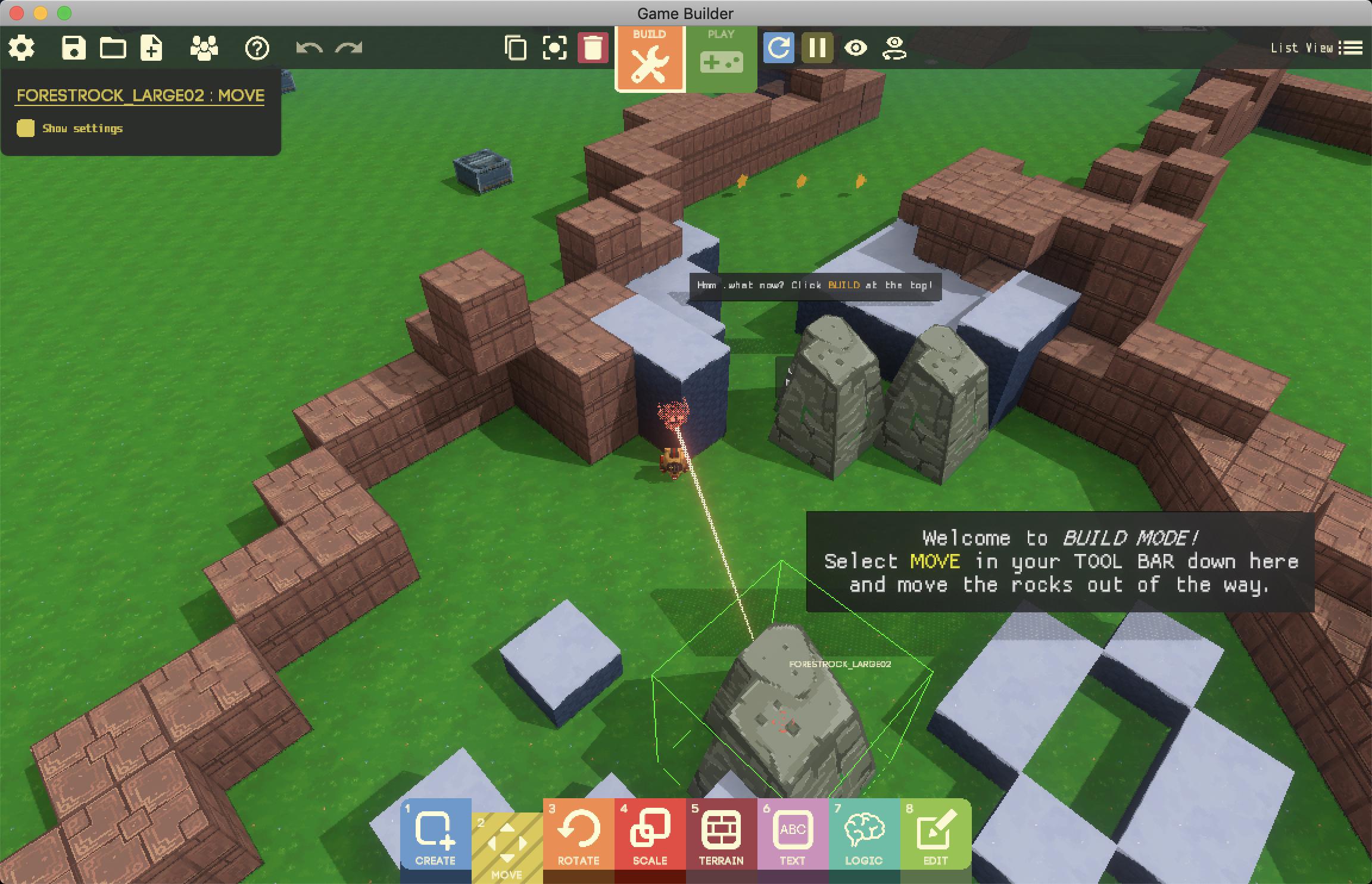Toggle the eye visibility icon
1372x884 pixels.
856,48
